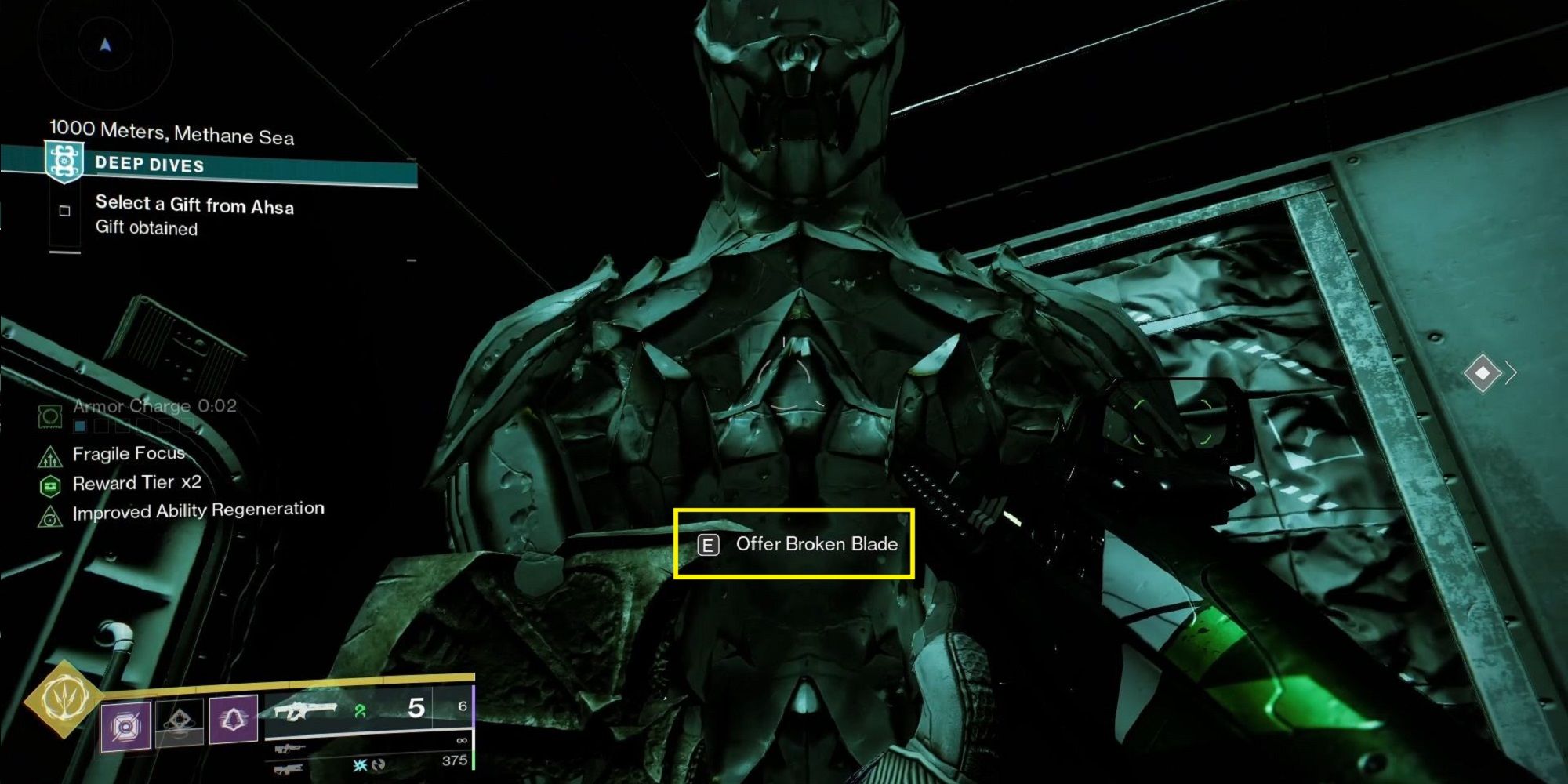Activate the golden super ability diamond

click(x=63, y=699)
